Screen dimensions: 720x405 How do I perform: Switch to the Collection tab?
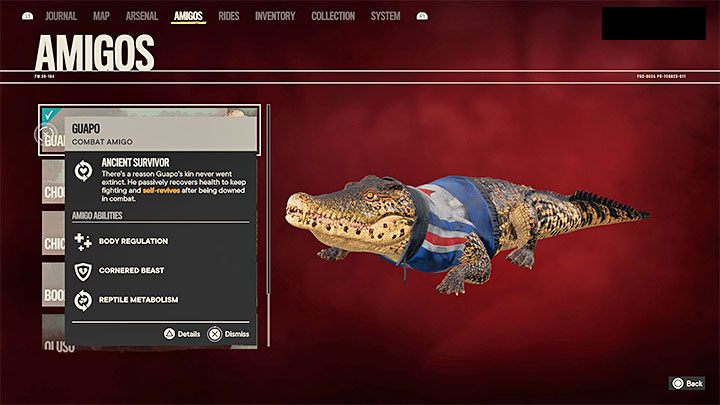[x=333, y=16]
